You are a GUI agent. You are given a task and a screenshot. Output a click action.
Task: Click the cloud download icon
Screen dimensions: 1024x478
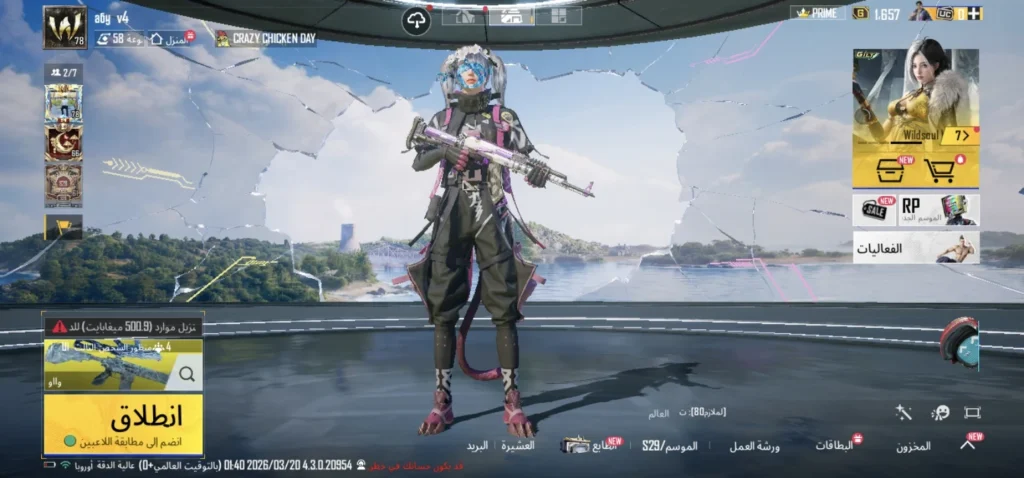point(416,21)
